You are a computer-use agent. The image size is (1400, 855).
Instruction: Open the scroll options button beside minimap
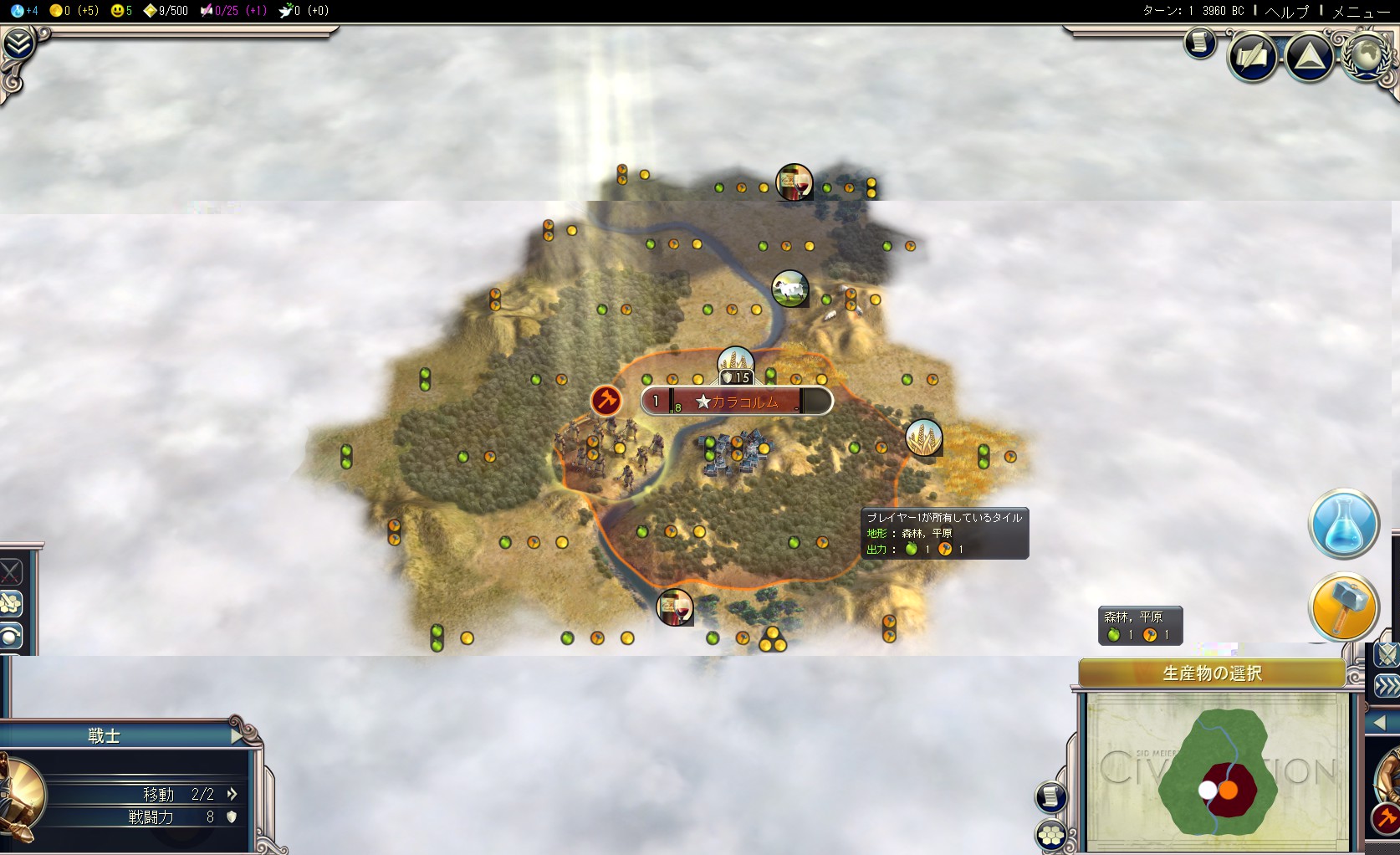coord(1050,796)
